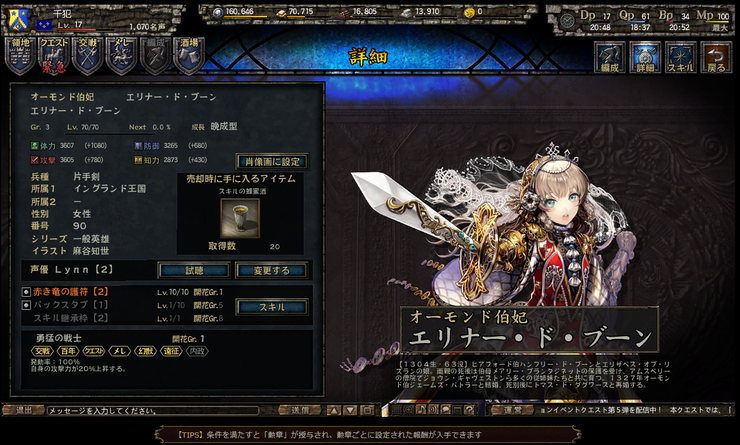Open the skill button beside バックスタブ
Screen dimensions: 740x445
tap(270, 307)
